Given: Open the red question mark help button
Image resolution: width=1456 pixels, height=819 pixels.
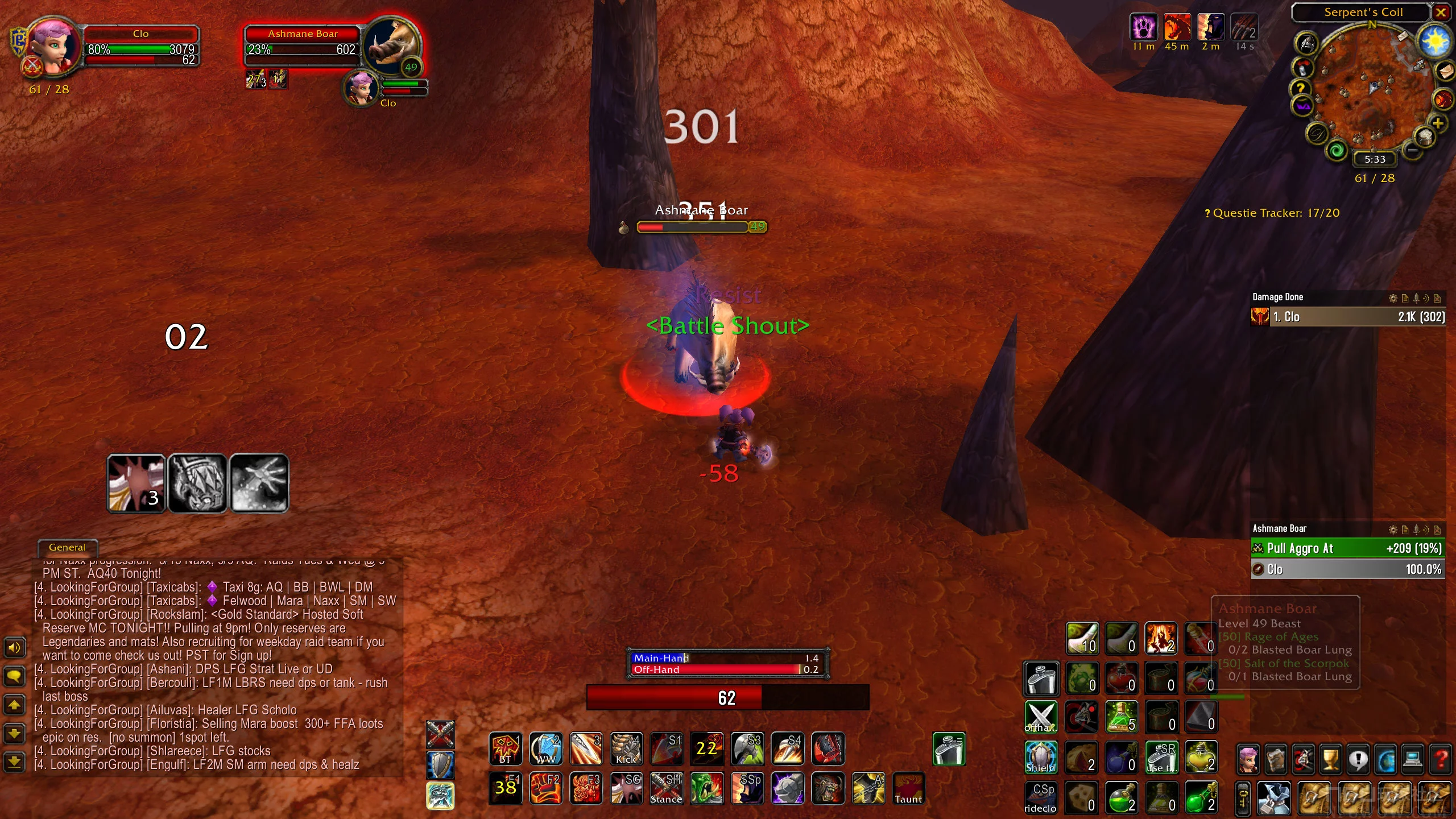Looking at the screenshot, I should click(x=1440, y=759).
